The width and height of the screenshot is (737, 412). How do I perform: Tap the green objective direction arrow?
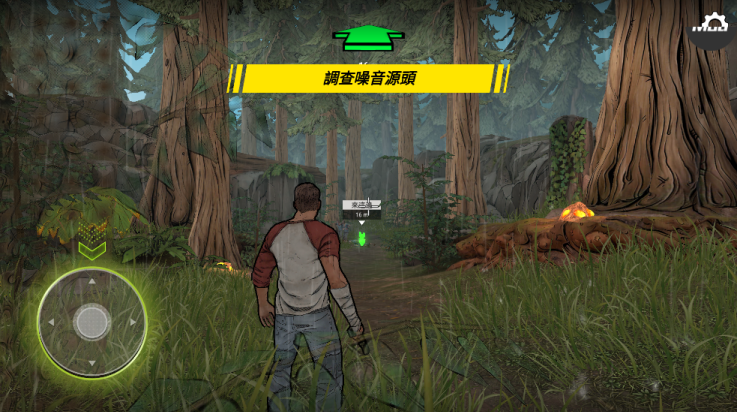pos(368,38)
